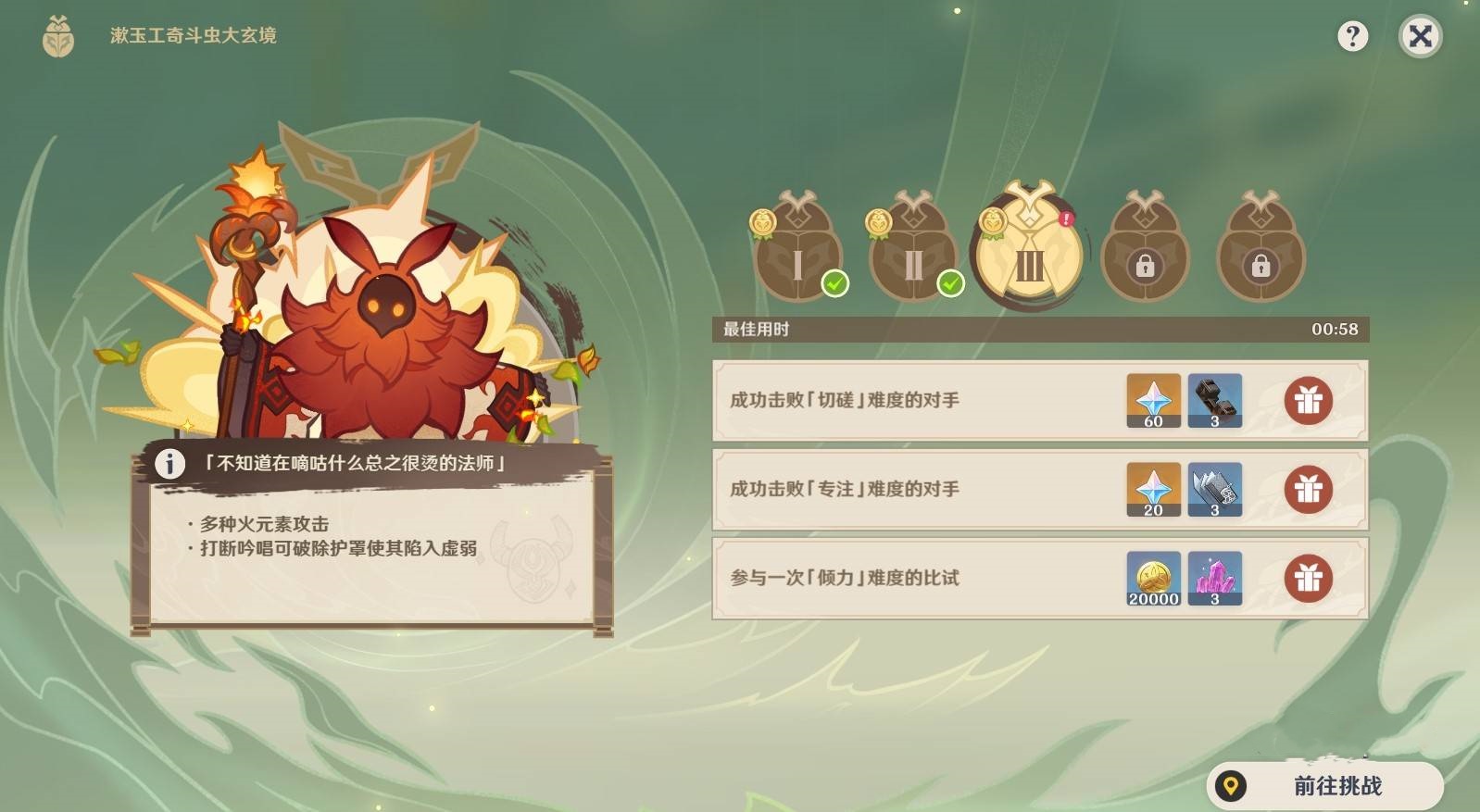The width and height of the screenshot is (1480, 812).
Task: Expand the 最佳用时 timer bar
Action: 1037,327
